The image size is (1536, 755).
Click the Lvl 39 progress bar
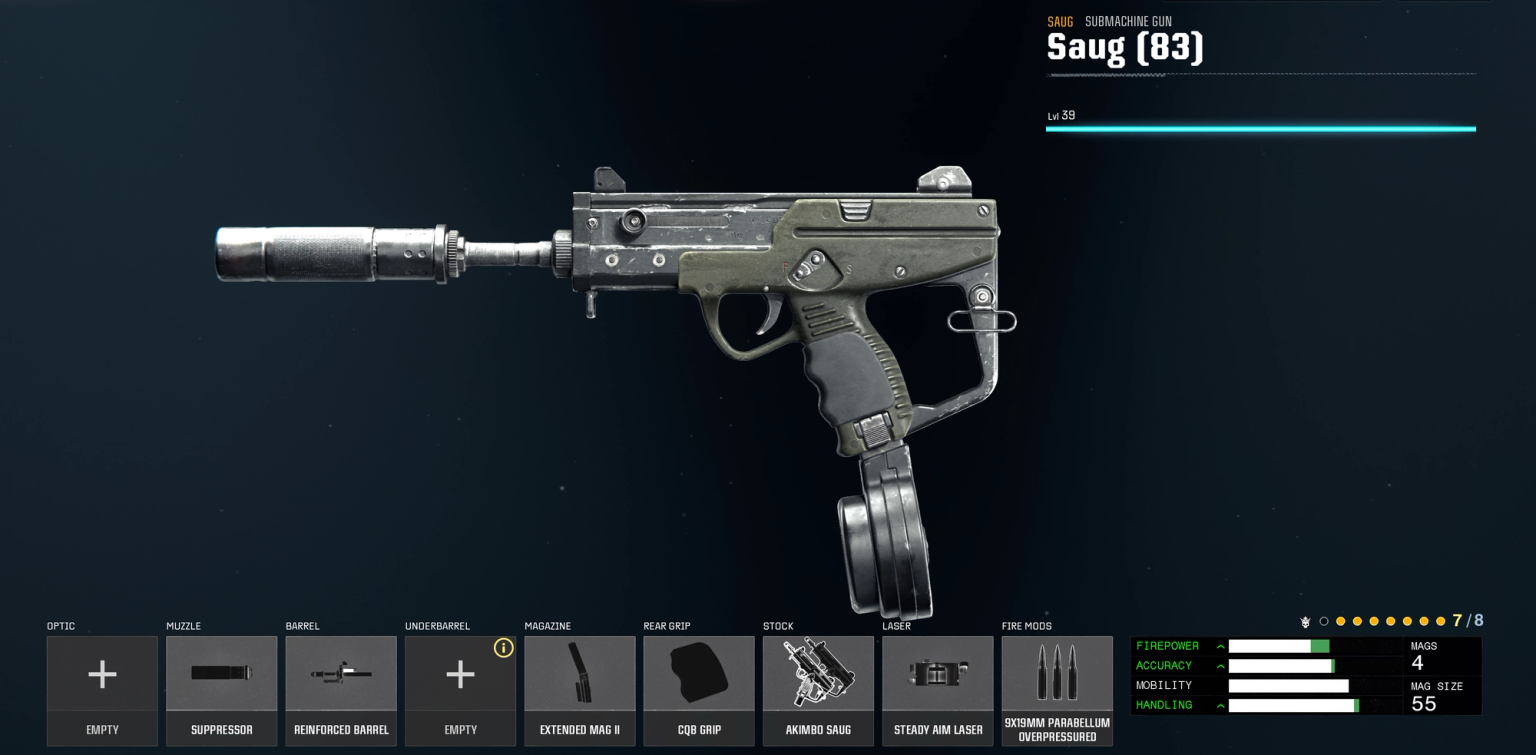pos(1260,128)
